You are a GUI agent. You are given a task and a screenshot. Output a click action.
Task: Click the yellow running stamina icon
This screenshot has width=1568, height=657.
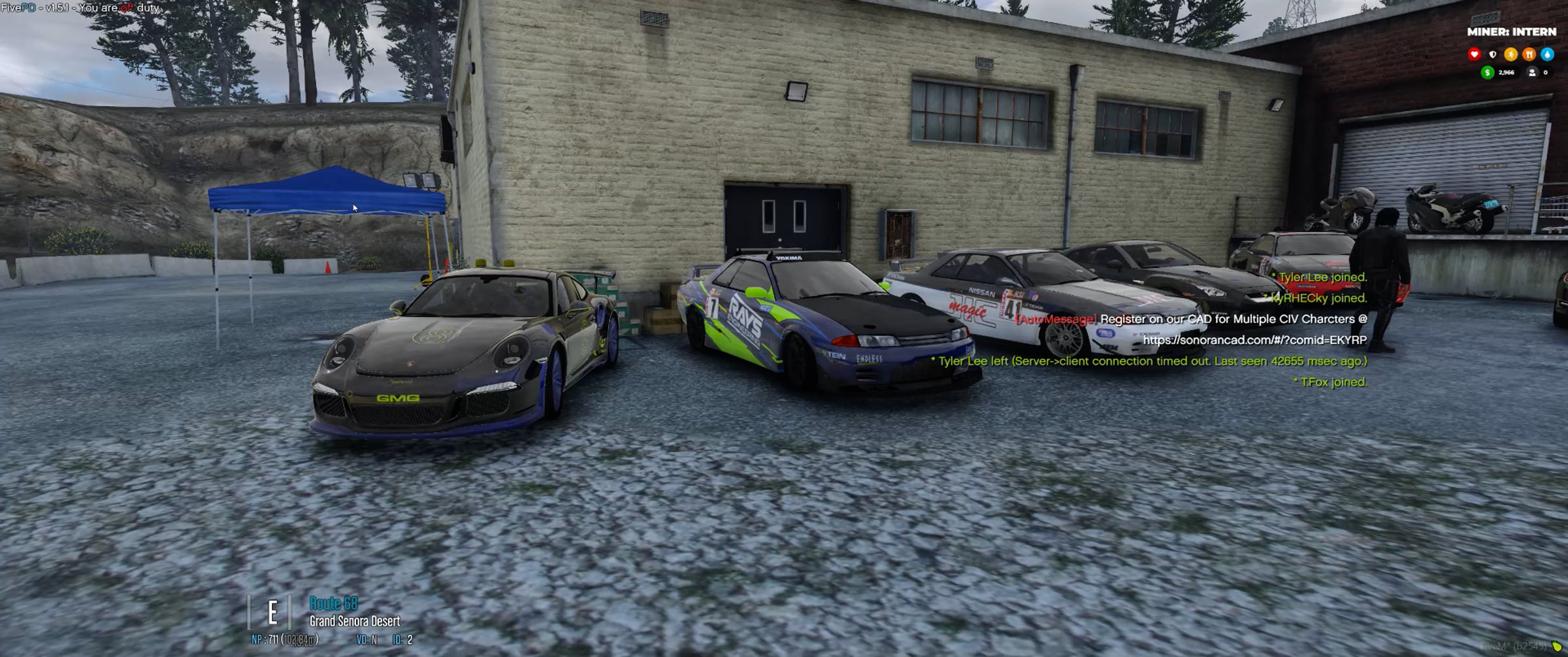[x=1511, y=54]
